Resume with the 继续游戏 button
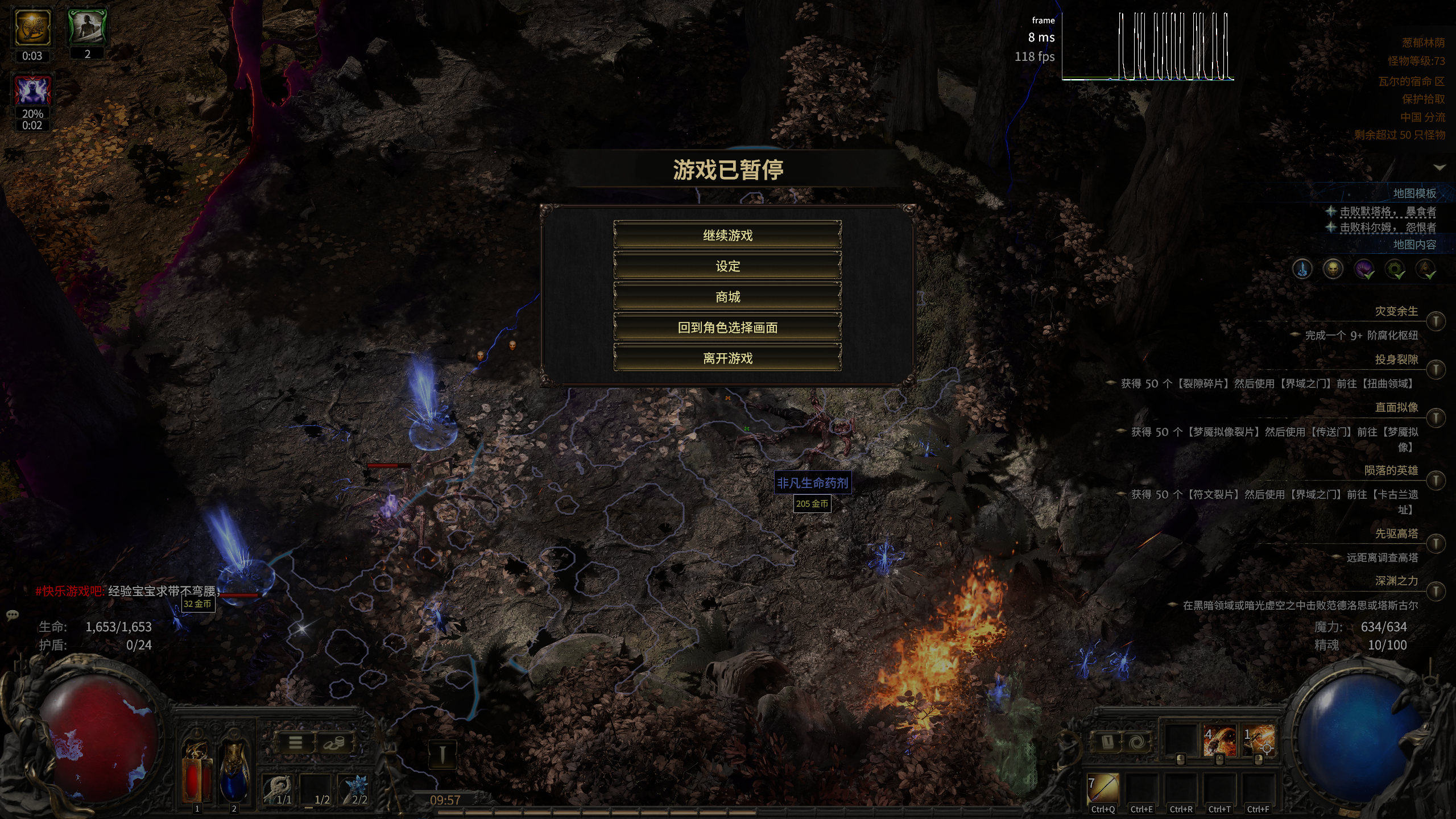Image resolution: width=1456 pixels, height=819 pixels. tap(727, 235)
